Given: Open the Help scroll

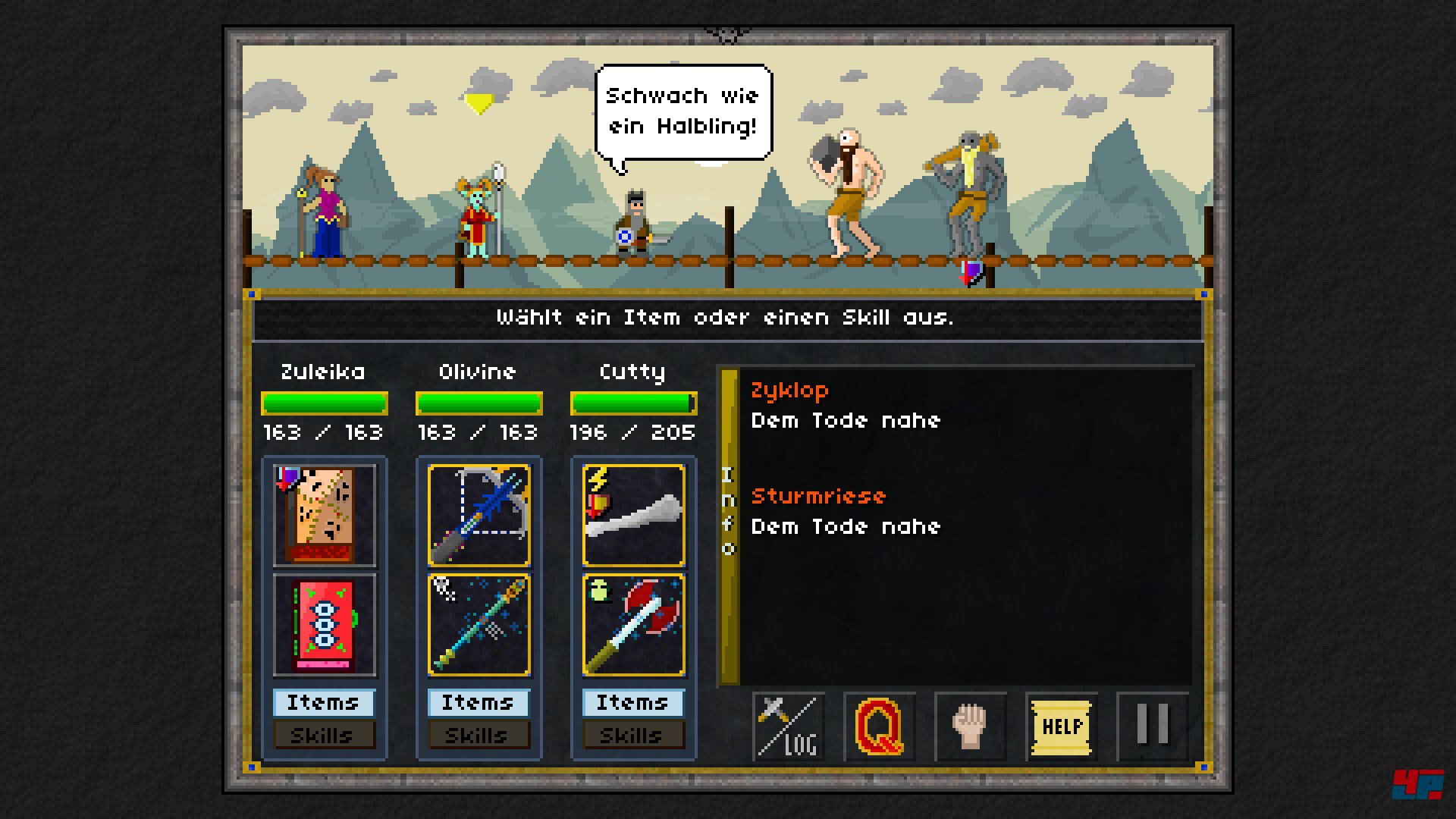Looking at the screenshot, I should point(1062,726).
